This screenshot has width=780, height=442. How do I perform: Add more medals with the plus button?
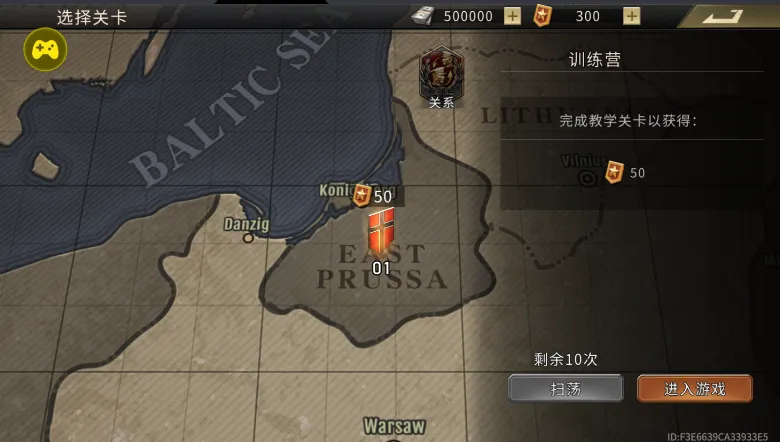point(631,16)
